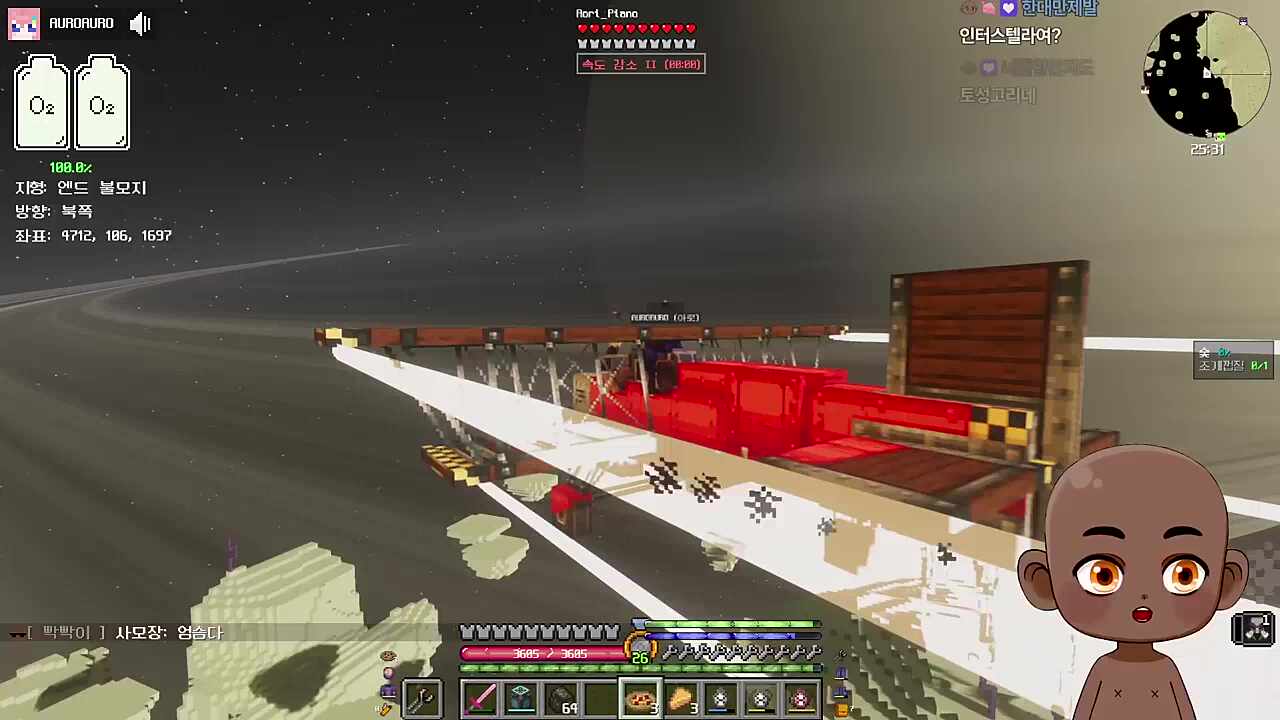Click the wrench offhand slot
The height and width of the screenshot is (720, 1280).
pos(422,698)
